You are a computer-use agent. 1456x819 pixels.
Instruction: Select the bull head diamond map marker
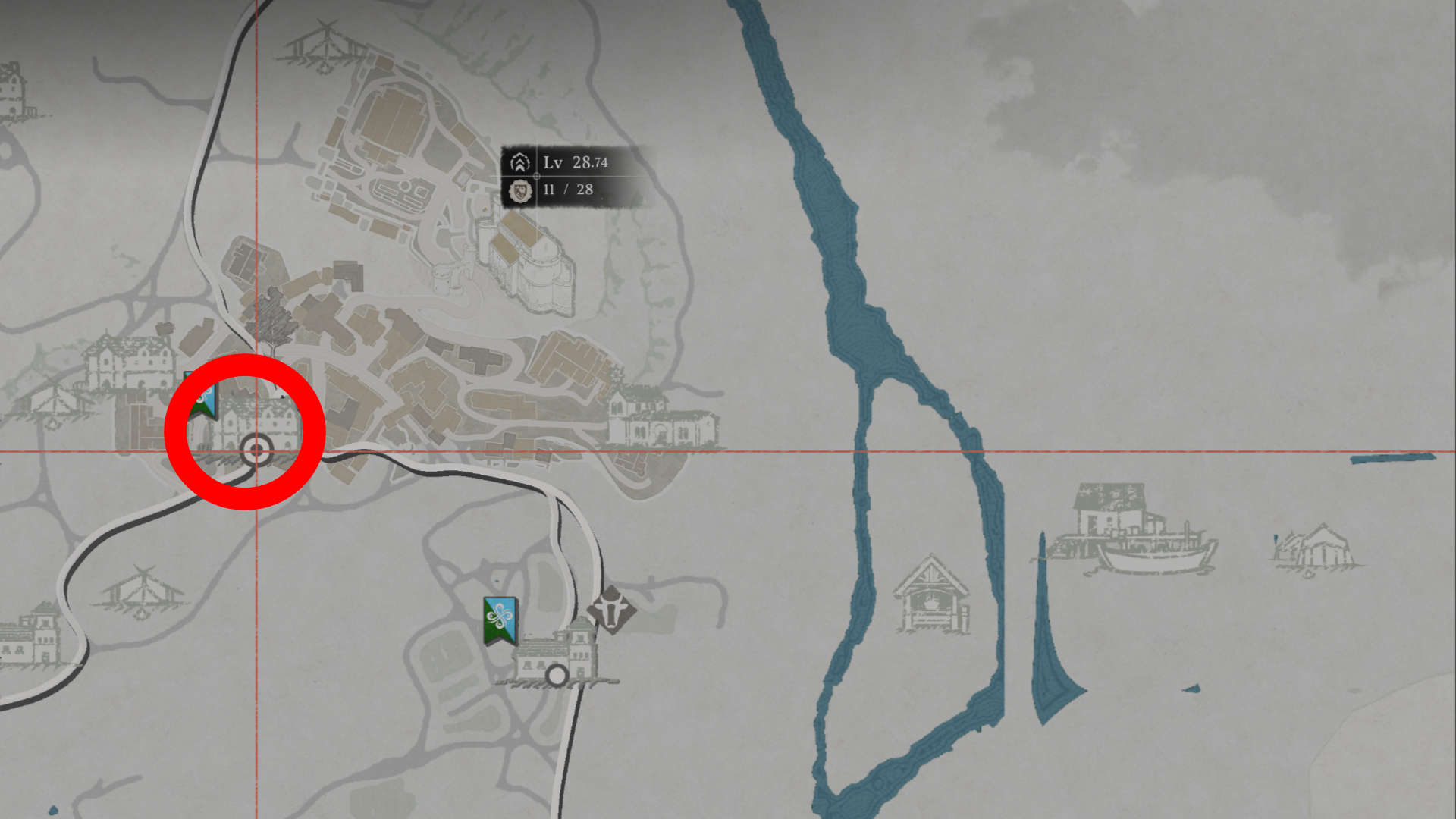tap(611, 610)
